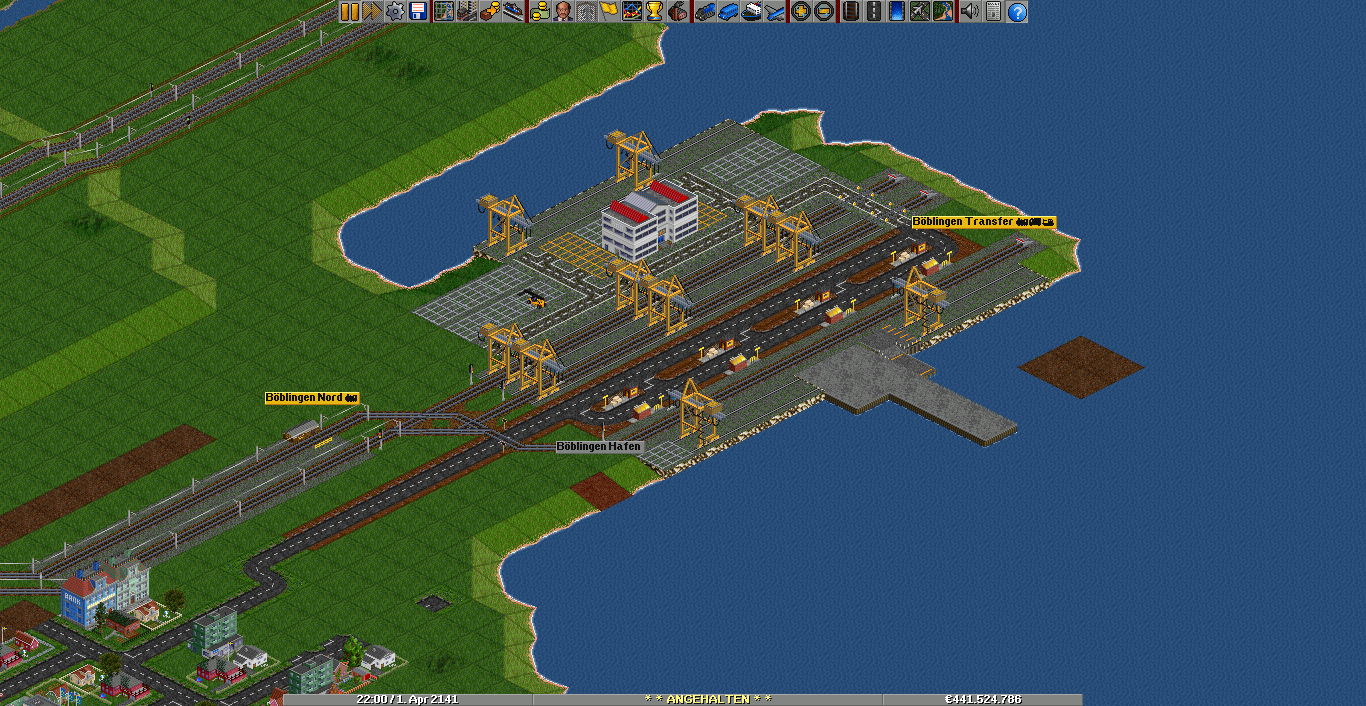Zoom out with the minus magnifier

823,12
